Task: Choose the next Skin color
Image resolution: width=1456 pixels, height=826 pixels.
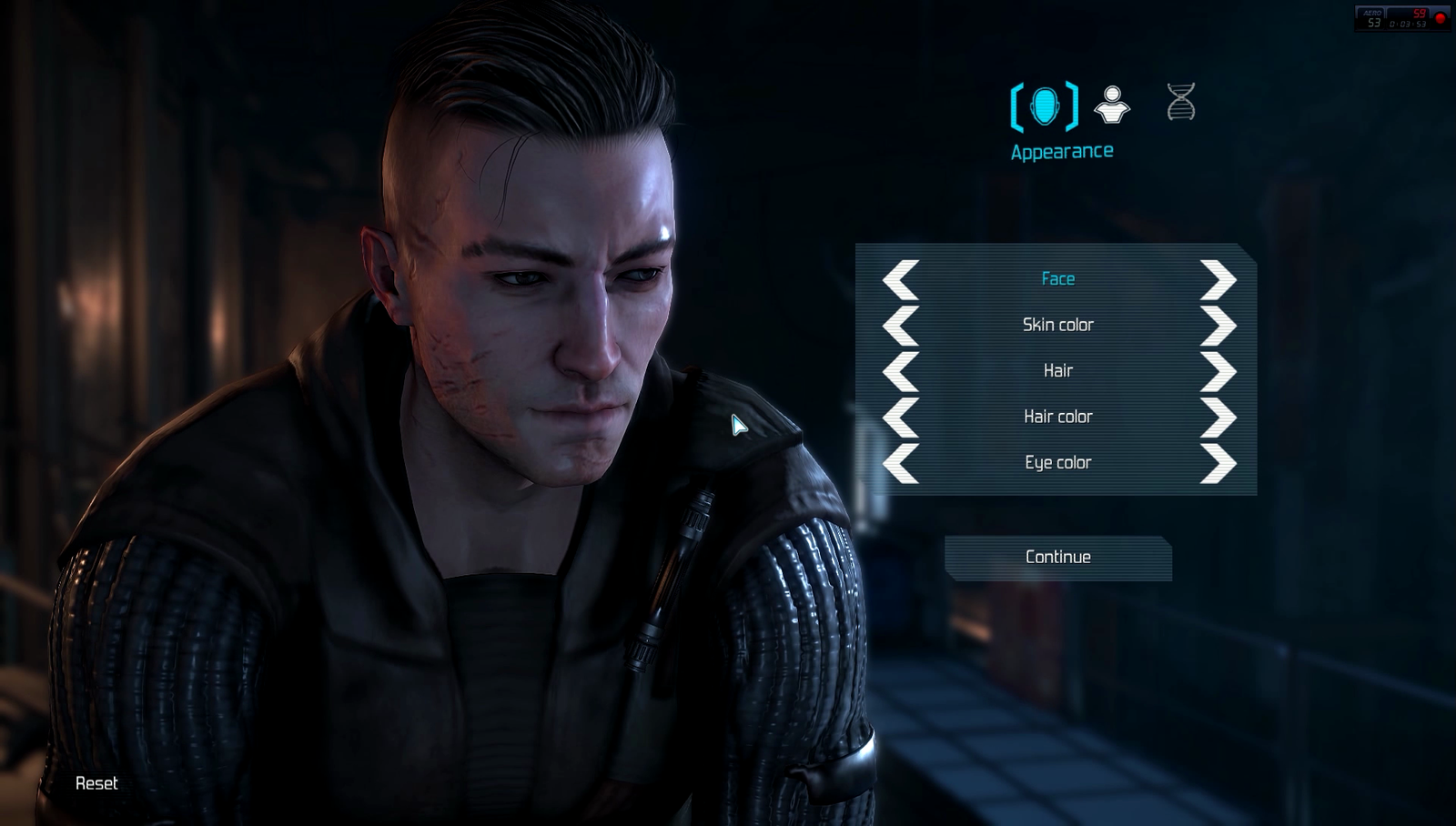Action: point(1218,326)
